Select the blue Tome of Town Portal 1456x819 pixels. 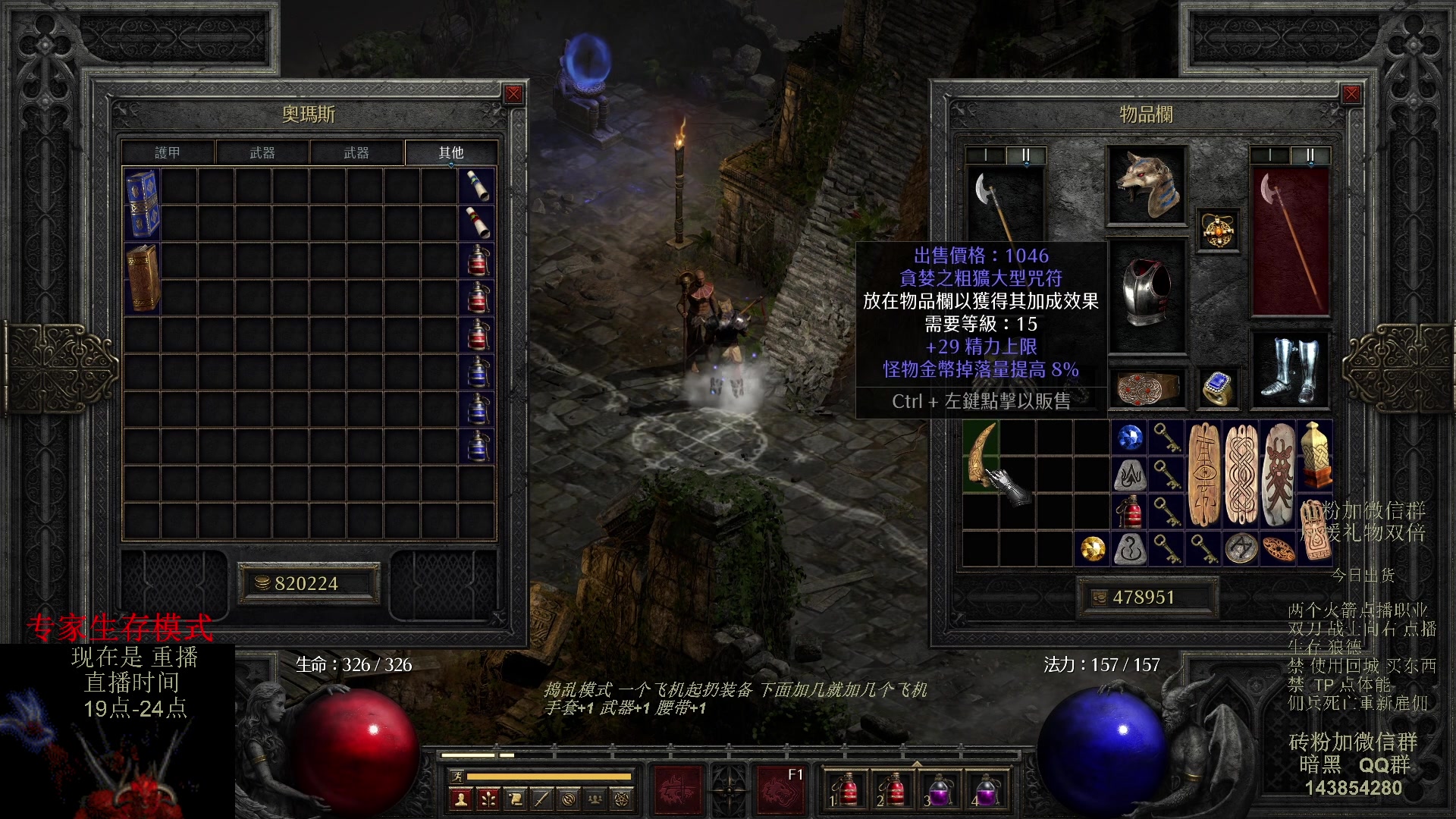click(x=142, y=204)
